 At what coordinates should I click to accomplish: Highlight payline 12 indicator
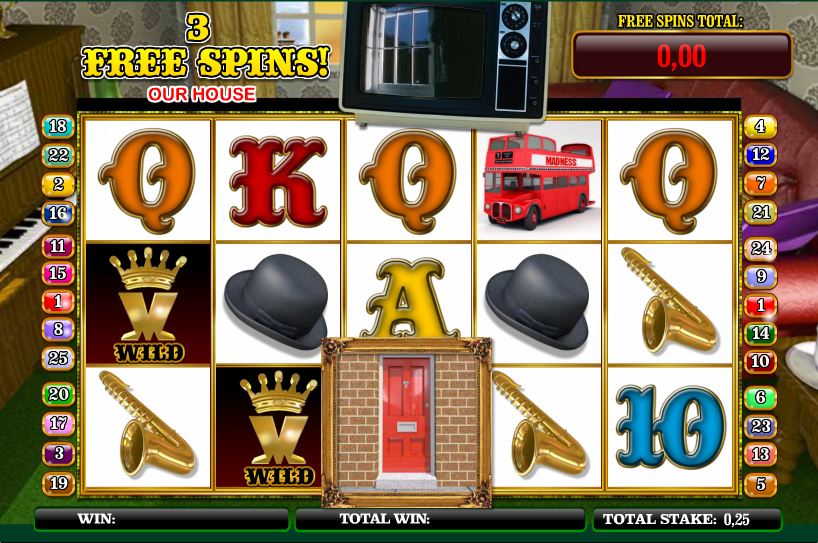(x=760, y=155)
